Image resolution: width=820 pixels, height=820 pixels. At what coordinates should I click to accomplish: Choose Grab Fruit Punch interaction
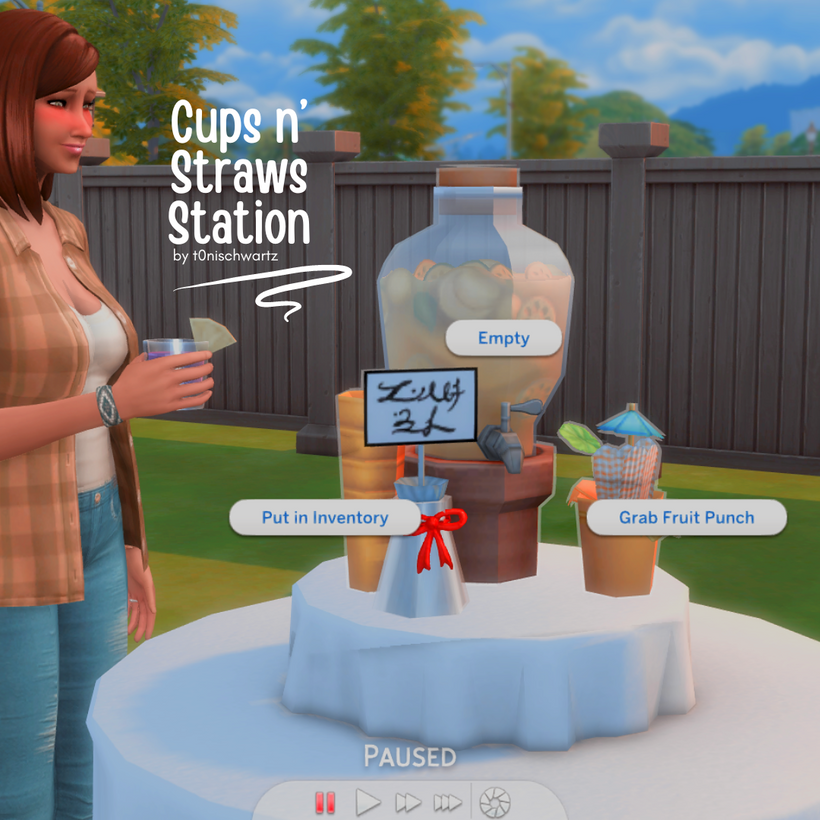pyautogui.click(x=686, y=518)
